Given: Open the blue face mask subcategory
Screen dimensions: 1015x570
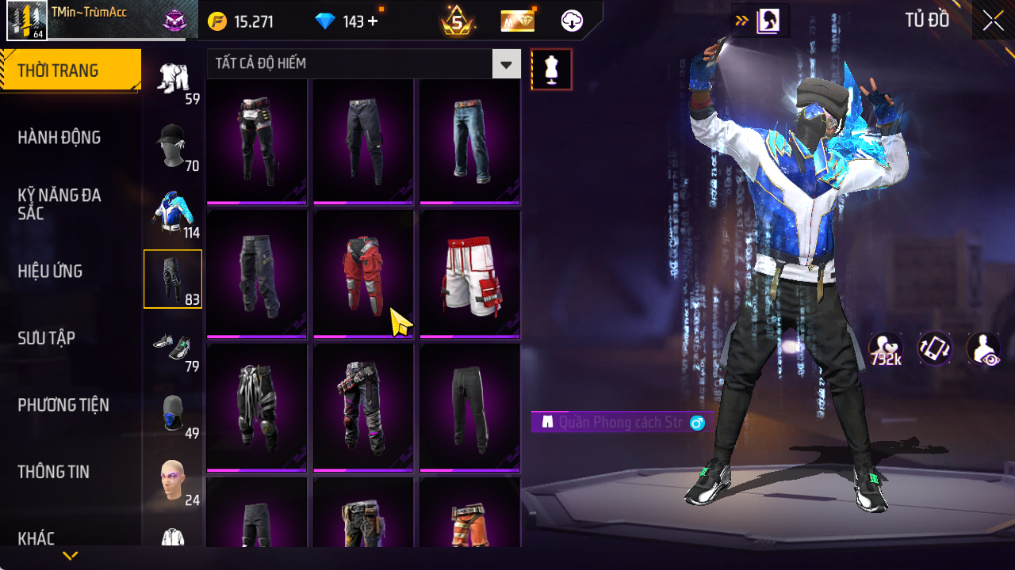Looking at the screenshot, I should click(x=172, y=414).
